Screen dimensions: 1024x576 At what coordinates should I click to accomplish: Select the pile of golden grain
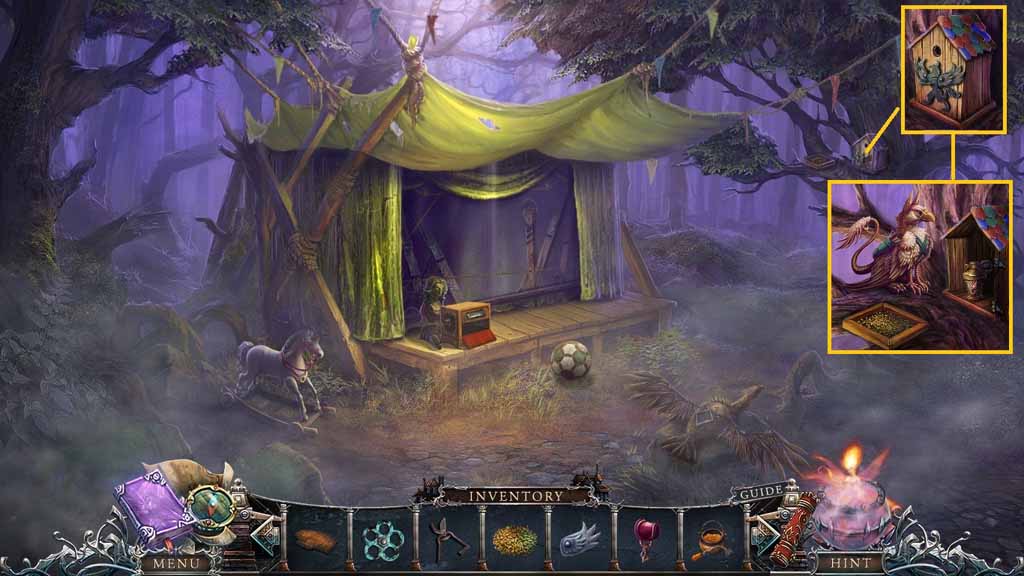[x=513, y=539]
